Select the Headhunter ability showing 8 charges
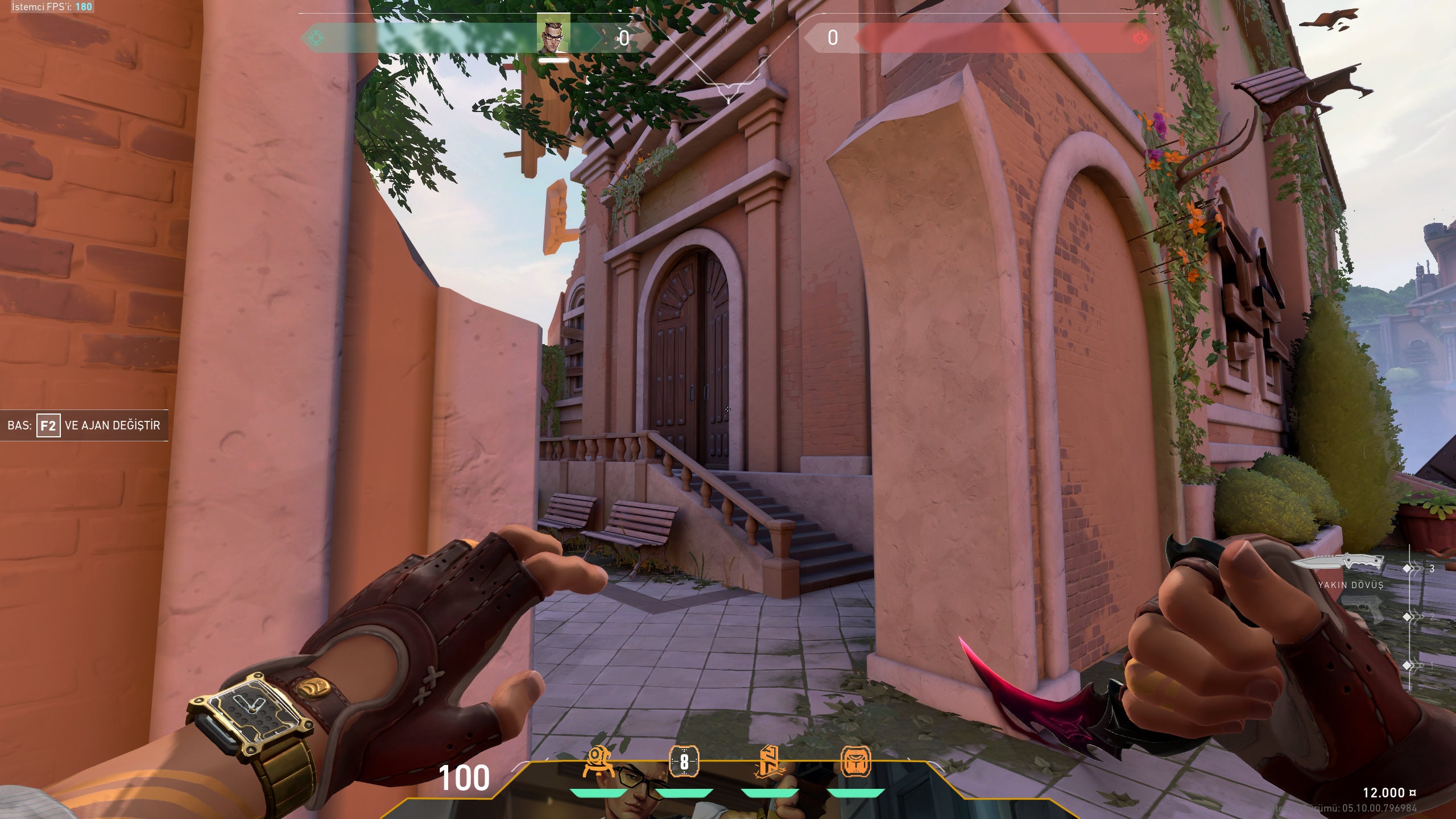This screenshot has height=819, width=1456. (x=685, y=760)
